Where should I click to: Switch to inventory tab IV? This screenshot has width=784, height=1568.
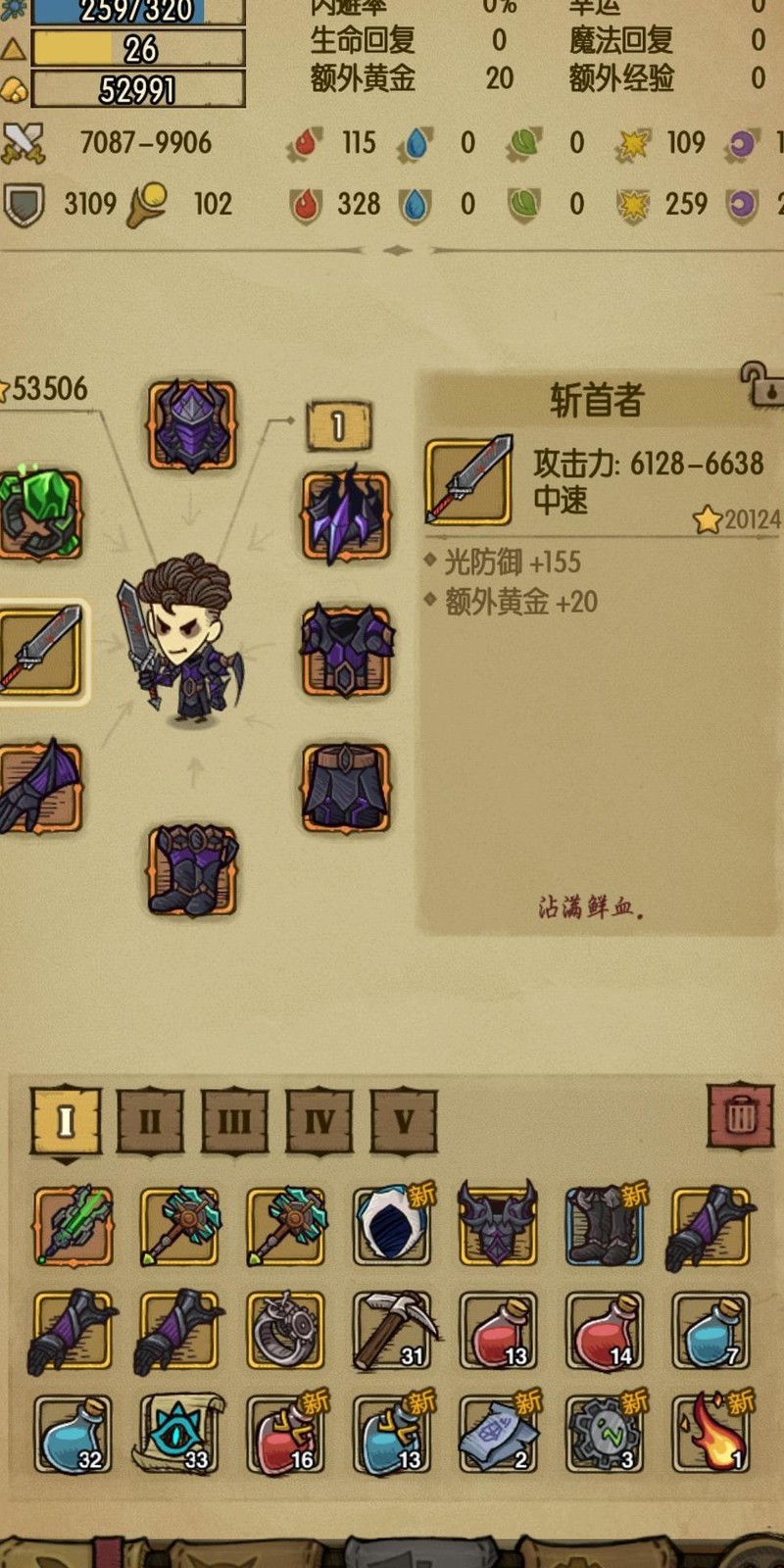pos(319,1120)
